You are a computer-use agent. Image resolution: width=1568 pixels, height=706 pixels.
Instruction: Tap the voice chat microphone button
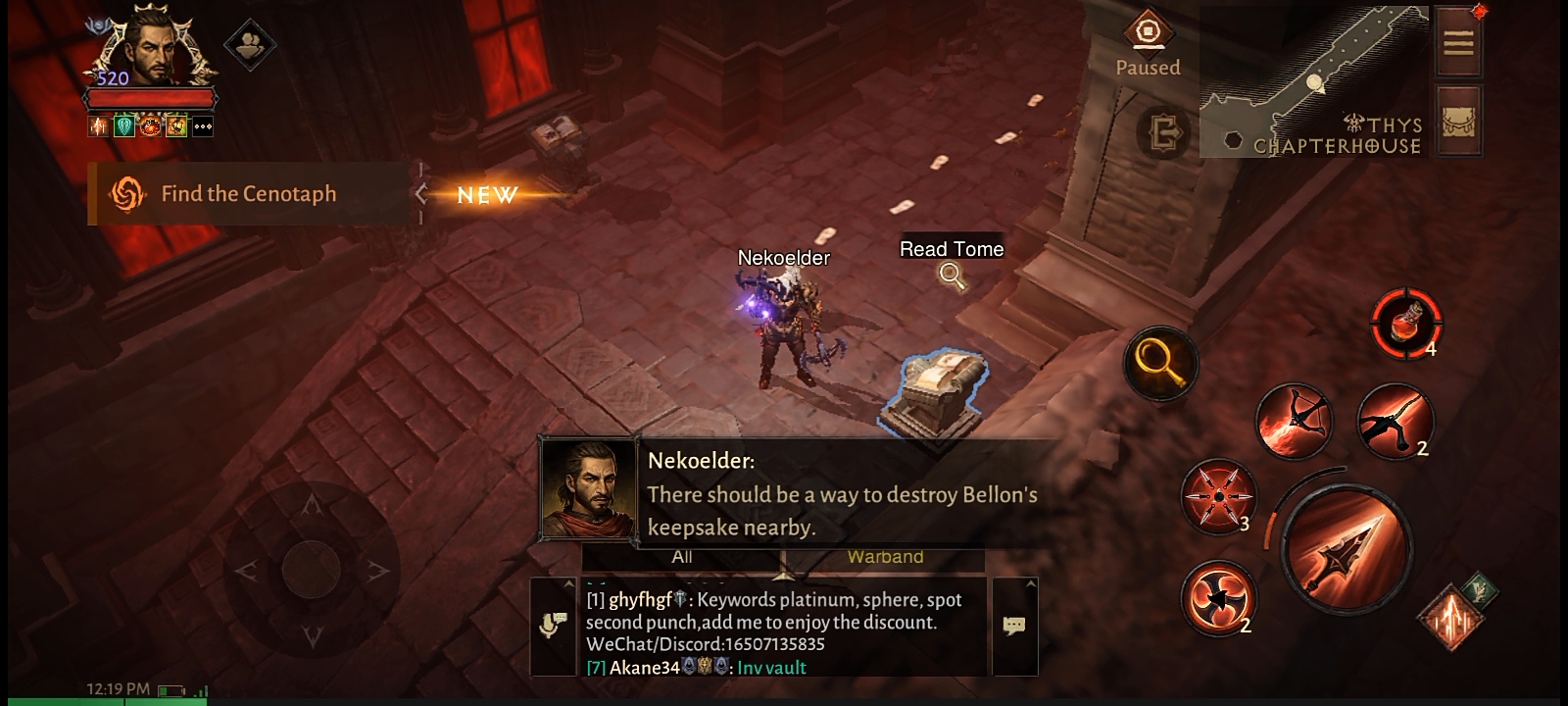[x=554, y=626]
